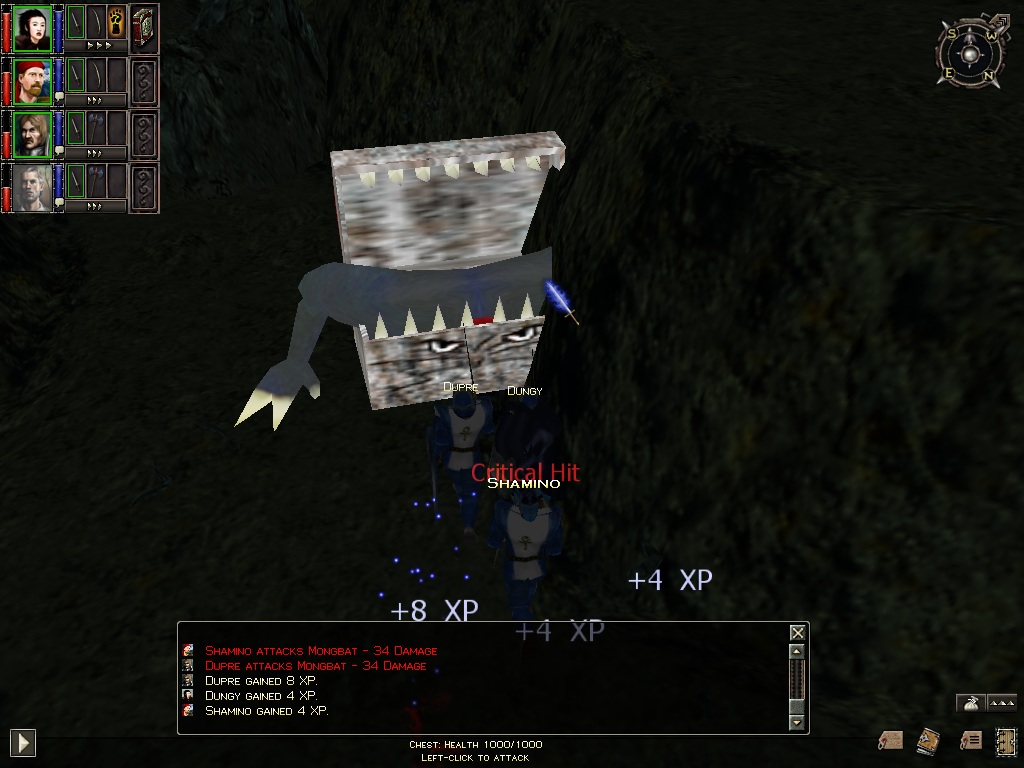Open the plain parchment tag icon

click(x=890, y=740)
